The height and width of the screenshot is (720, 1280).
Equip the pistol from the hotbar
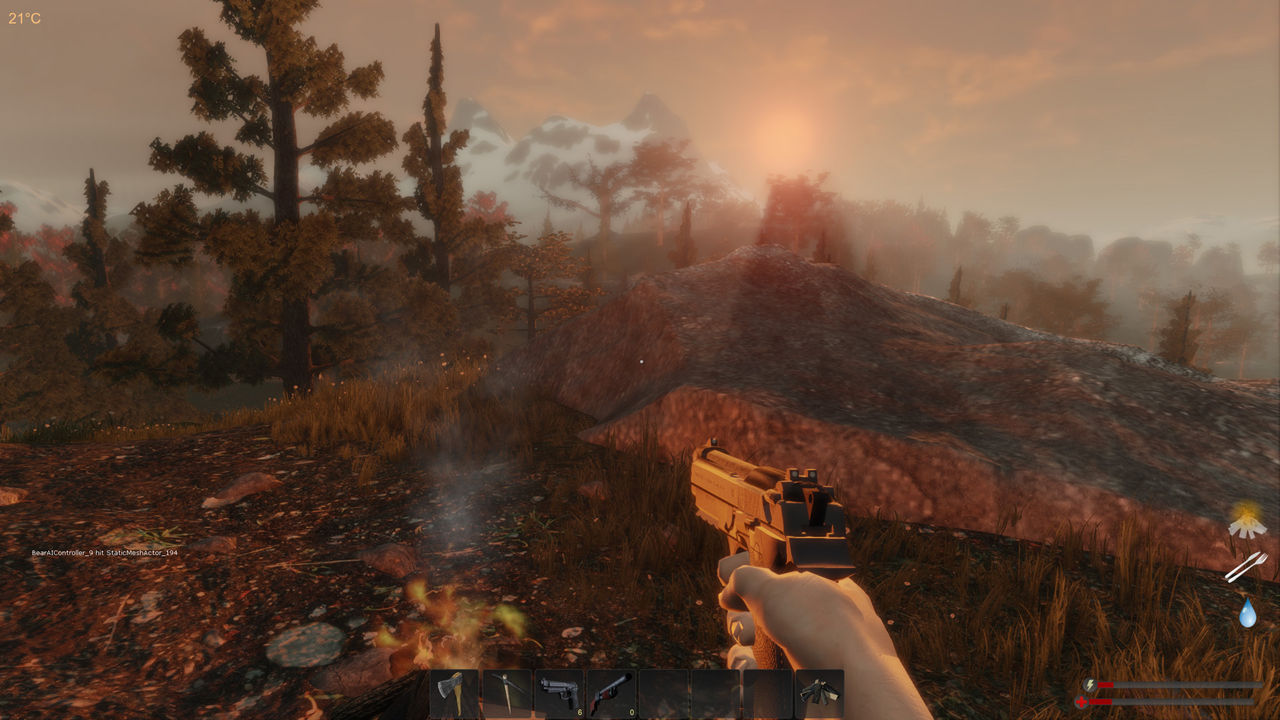(558, 690)
